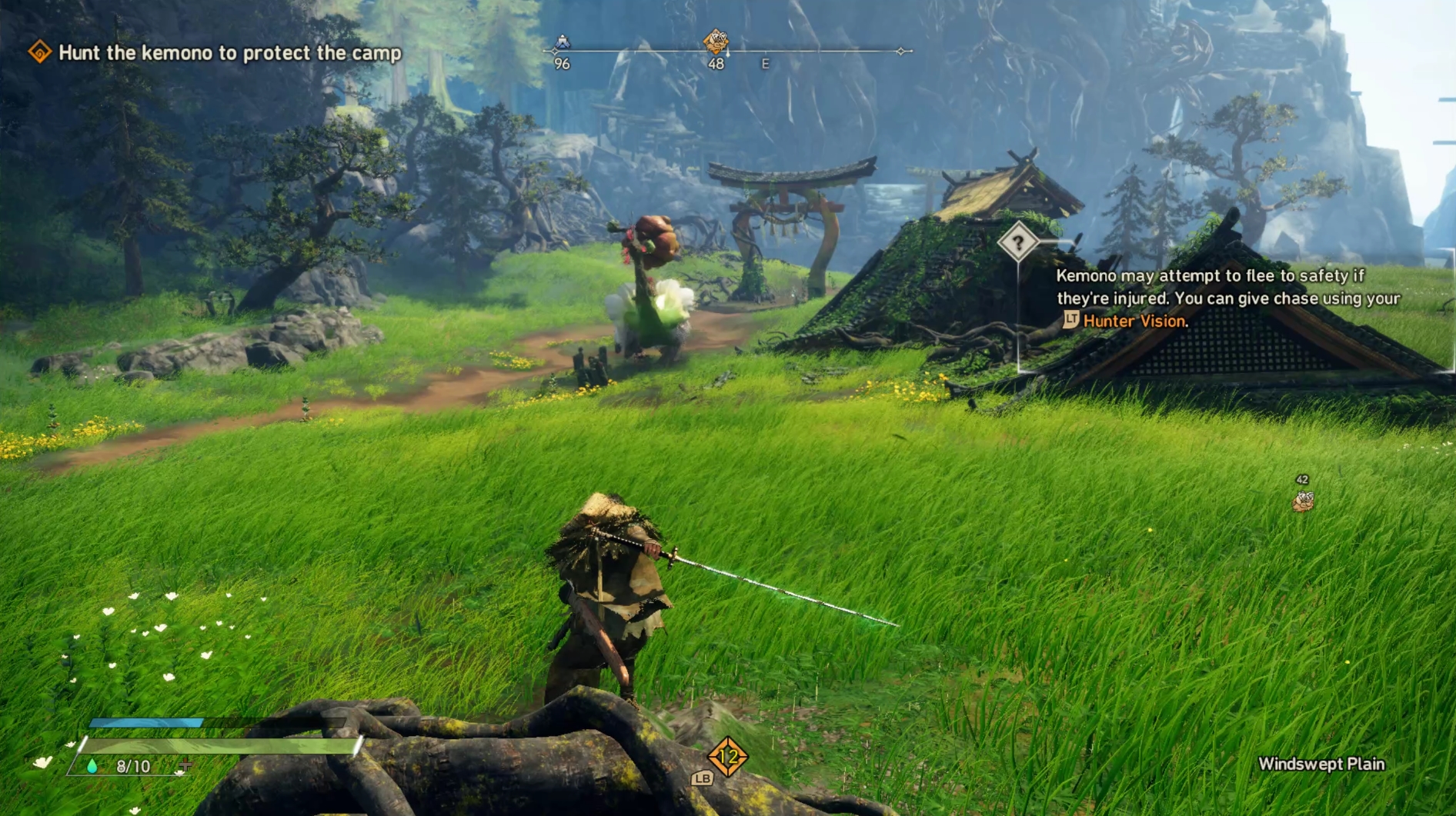The height and width of the screenshot is (816, 1456).
Task: Open the question mark tutorial tip icon
Action: (1017, 243)
